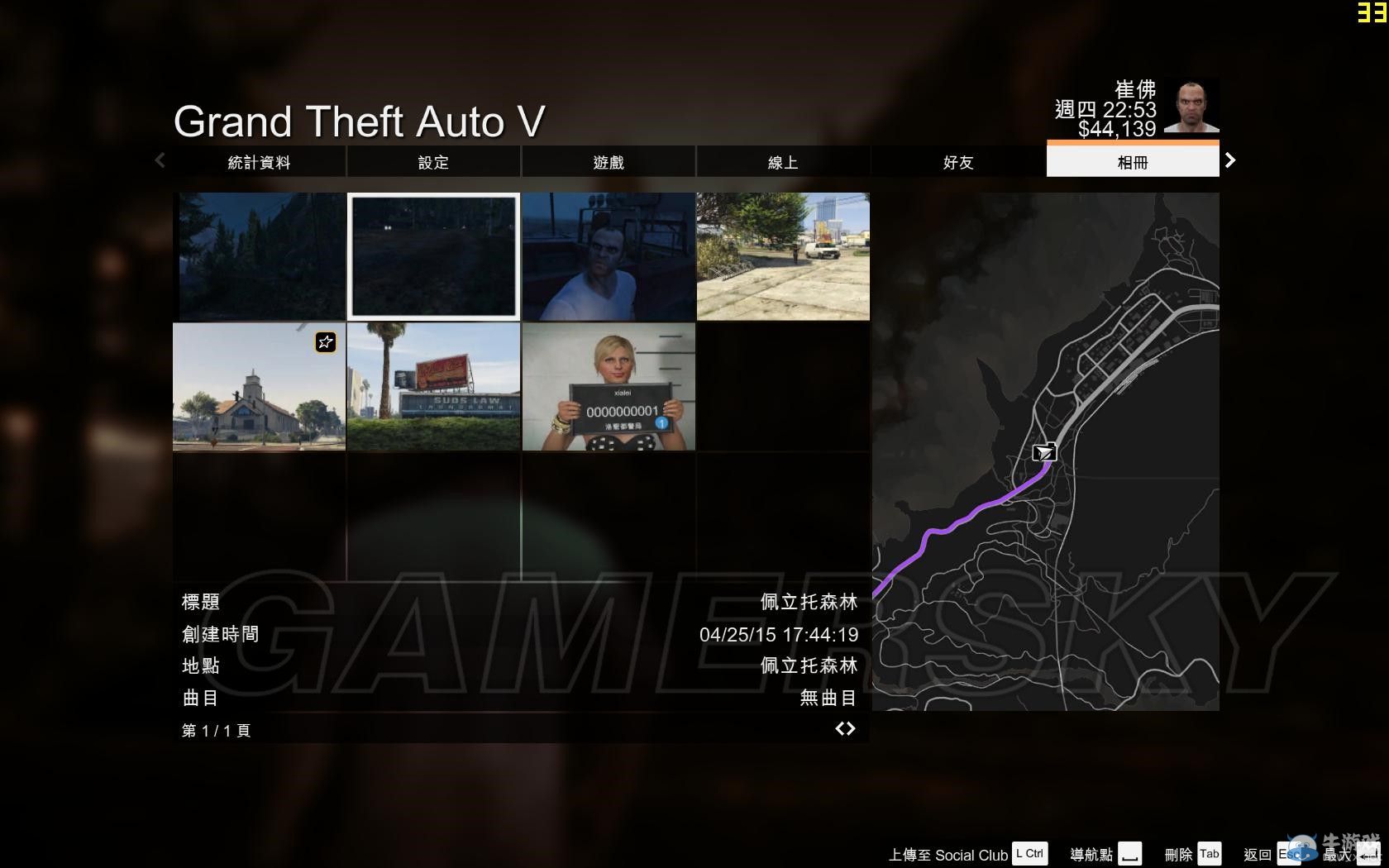This screenshot has width=1389, height=868.
Task: Select the 線上 tab
Action: (783, 162)
